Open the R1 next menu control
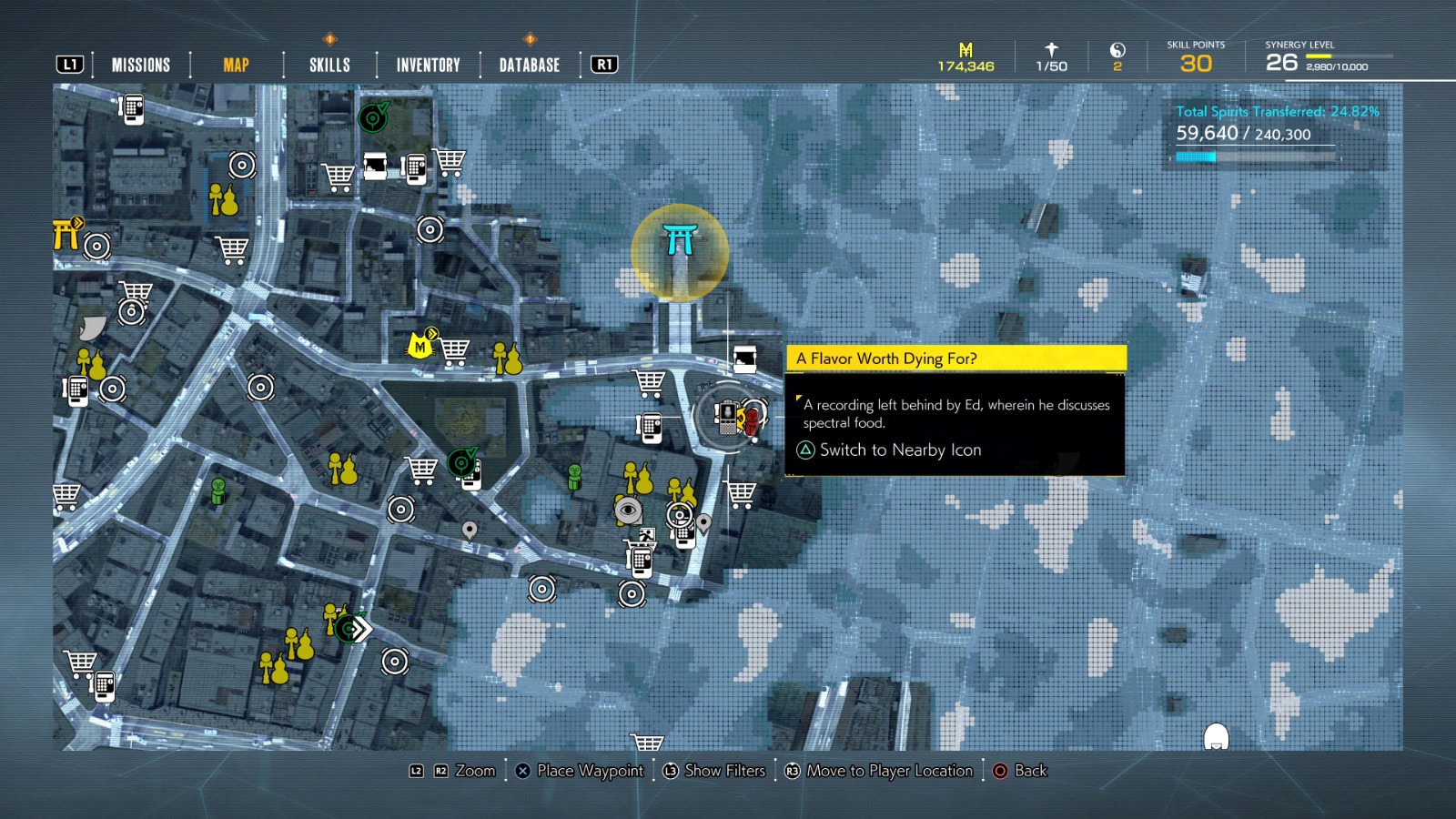 602,64
